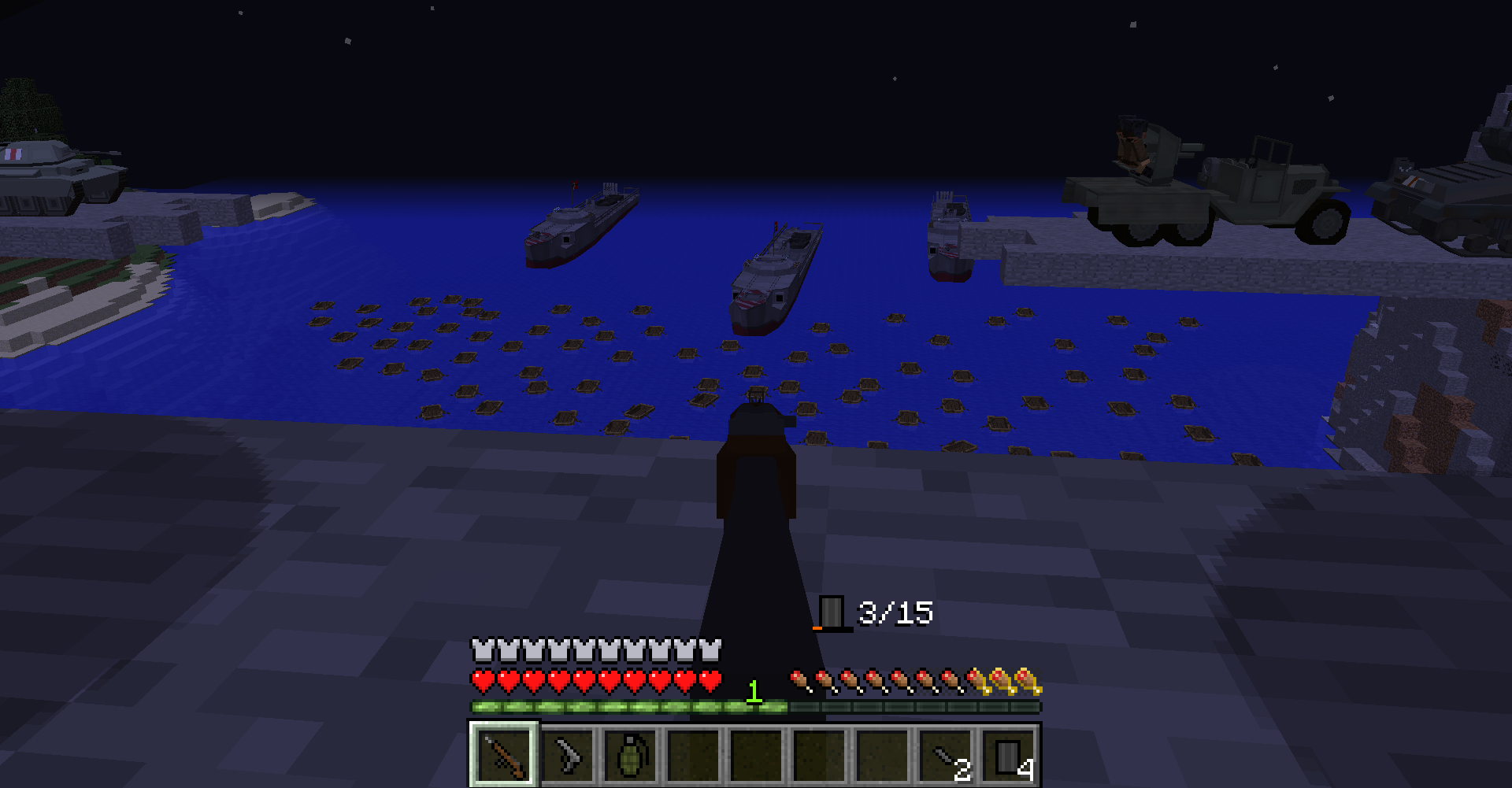Click the middle armor icon in the armor bar
1512x788 pixels.
pos(598,650)
